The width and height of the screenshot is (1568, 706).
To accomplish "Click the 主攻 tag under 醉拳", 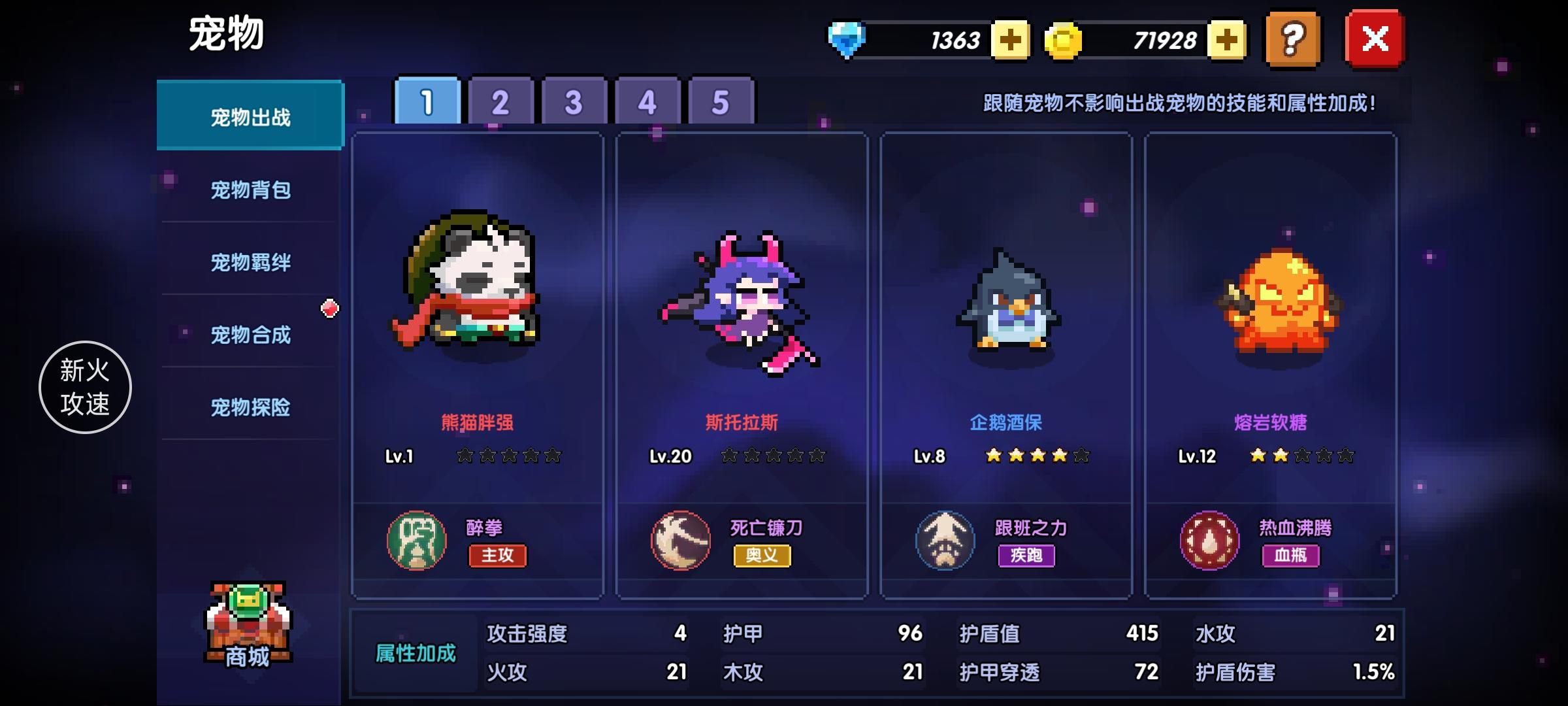I will click(x=497, y=557).
